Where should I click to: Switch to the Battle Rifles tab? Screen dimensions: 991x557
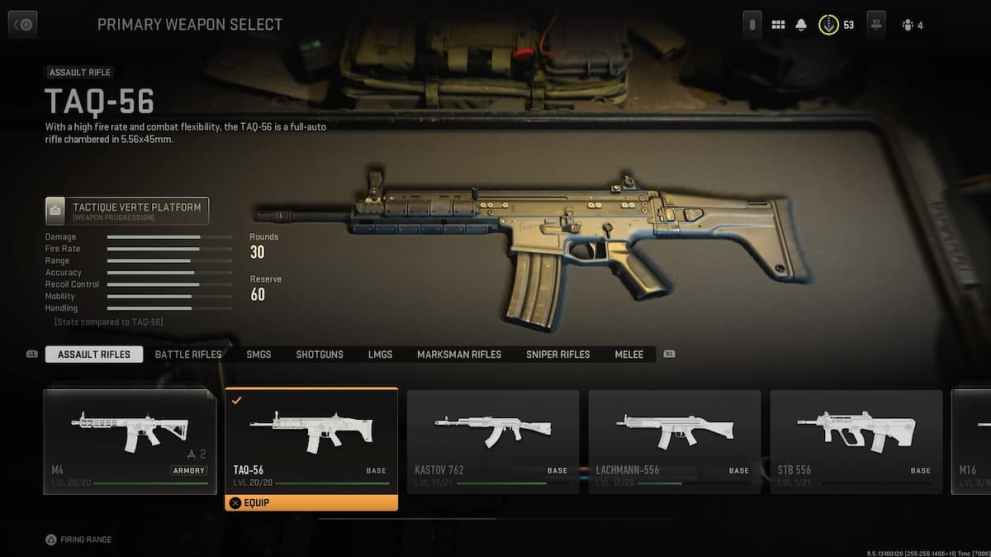[188, 354]
